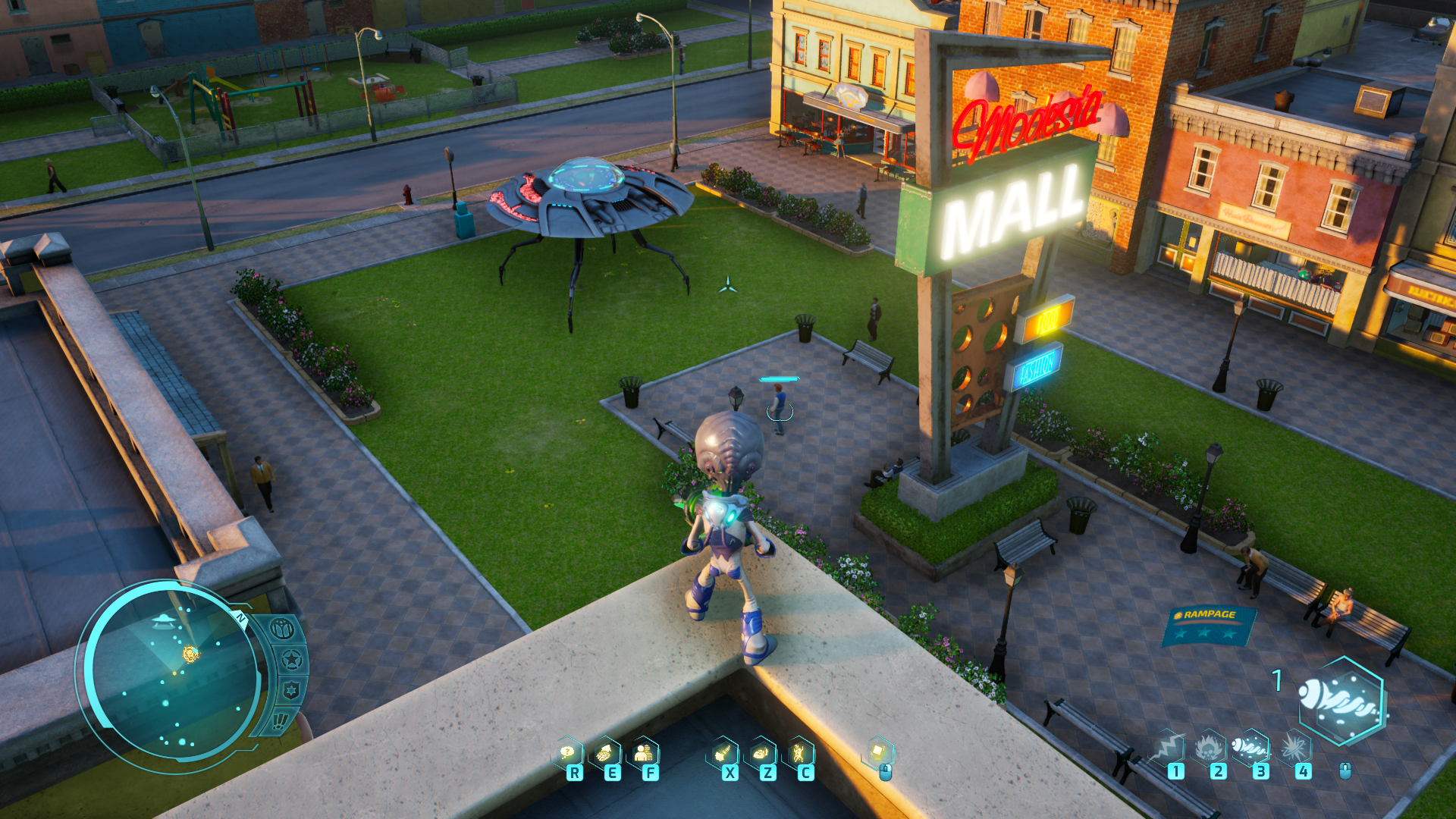Click the Rampage challenge star banner
This screenshot has height=819, width=1456.
(x=1207, y=626)
